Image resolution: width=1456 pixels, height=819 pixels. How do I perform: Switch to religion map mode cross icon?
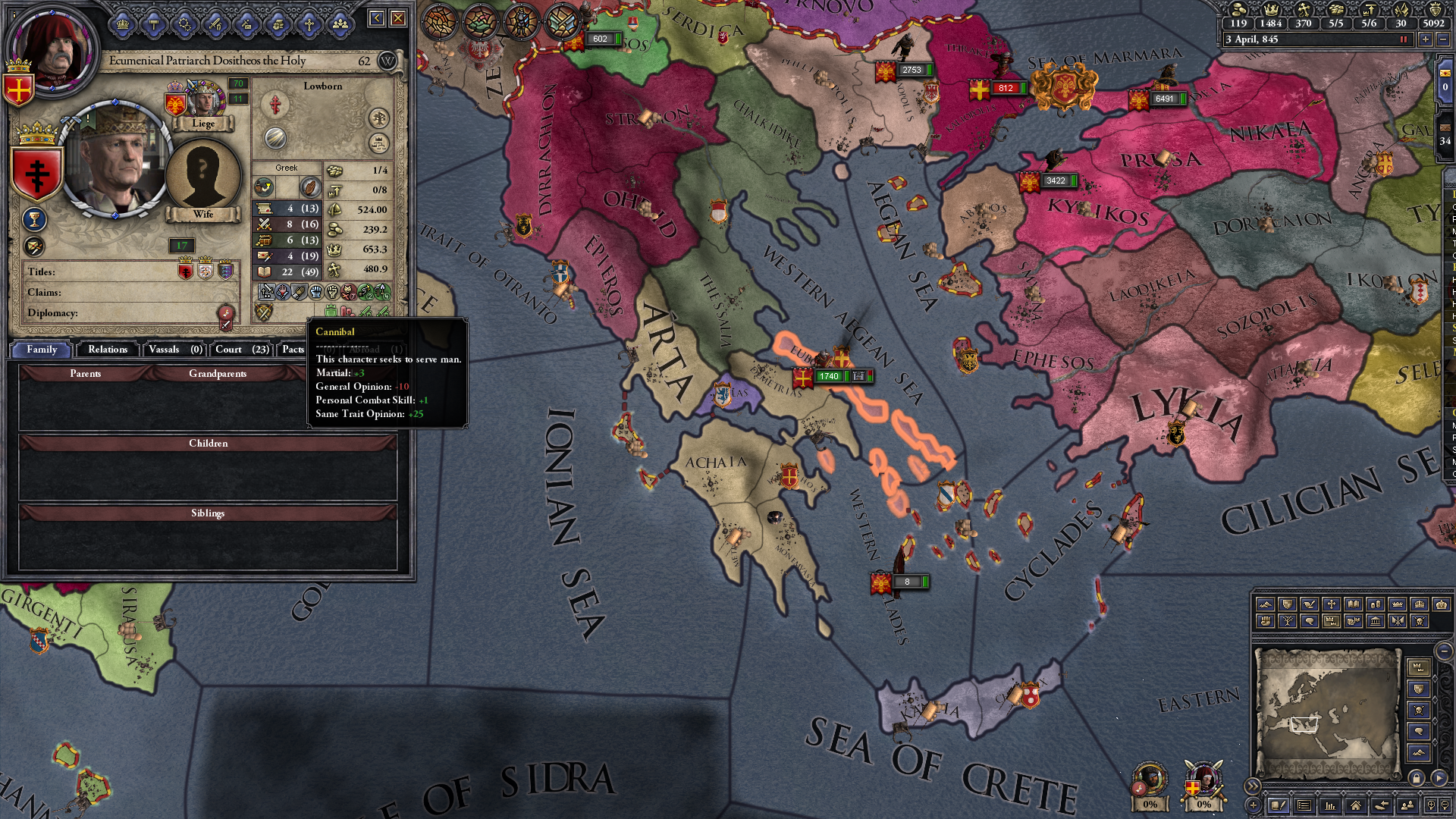[1333, 604]
